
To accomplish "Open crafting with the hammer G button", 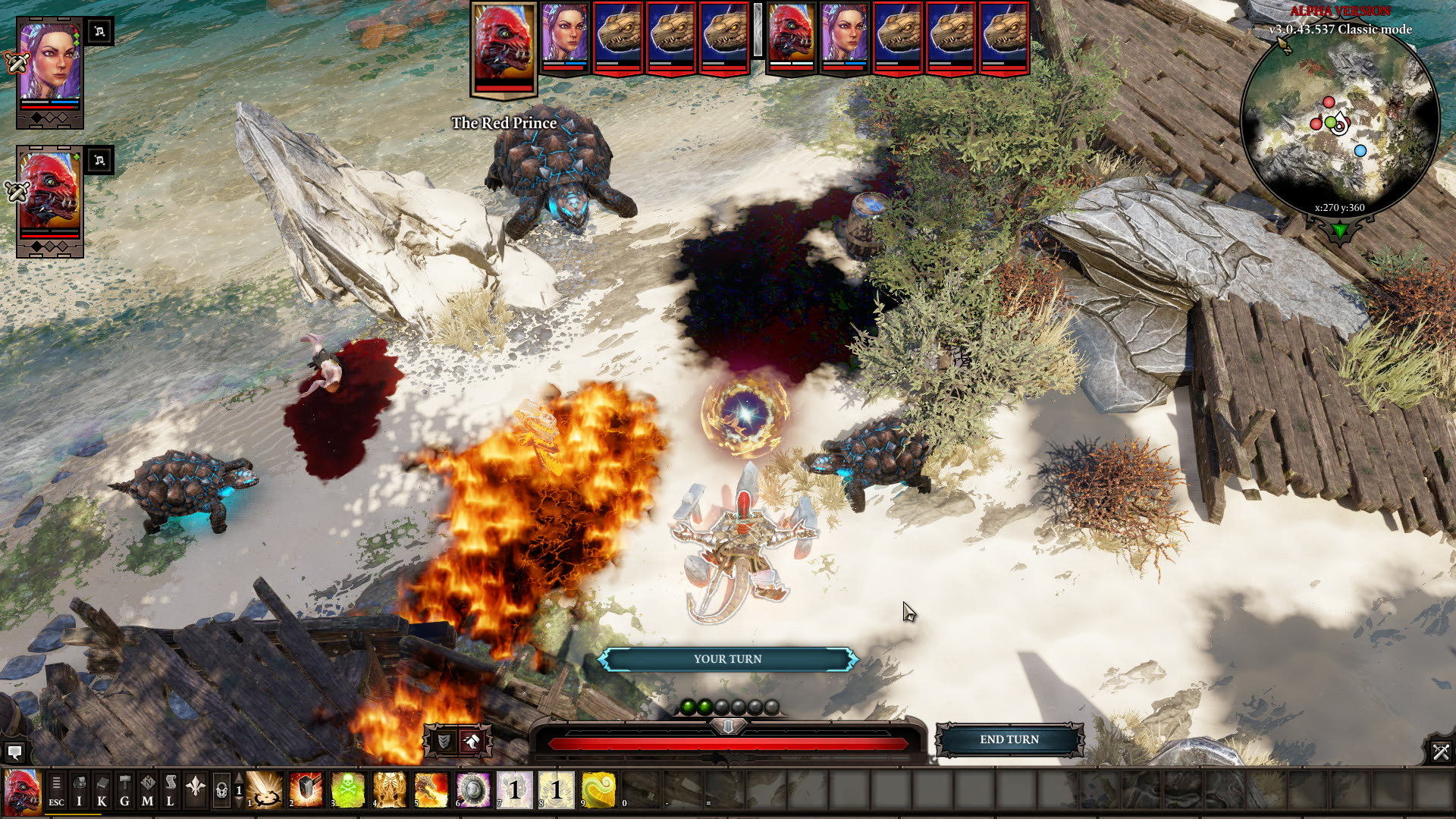I will pyautogui.click(x=125, y=789).
